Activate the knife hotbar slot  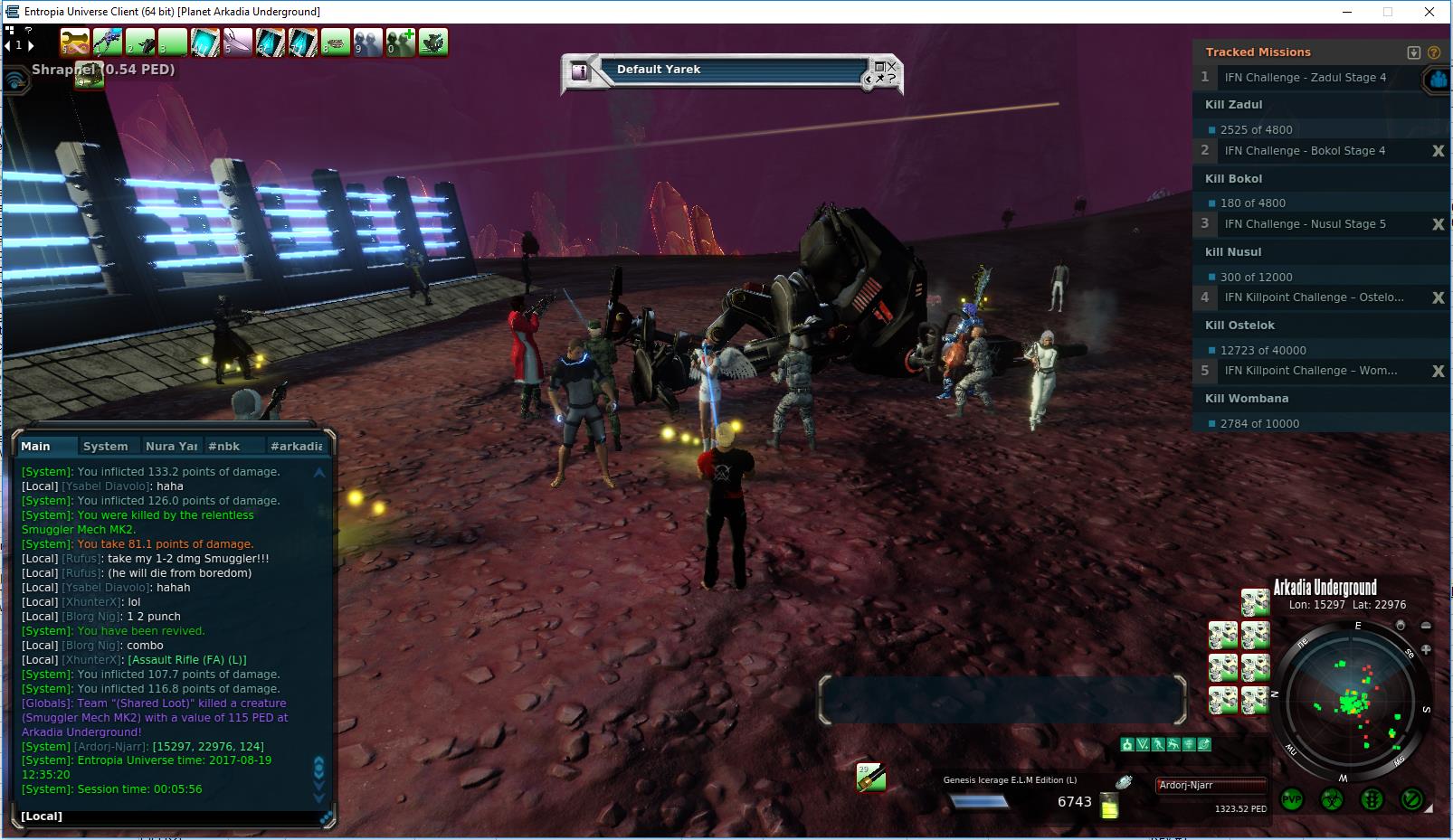238,42
